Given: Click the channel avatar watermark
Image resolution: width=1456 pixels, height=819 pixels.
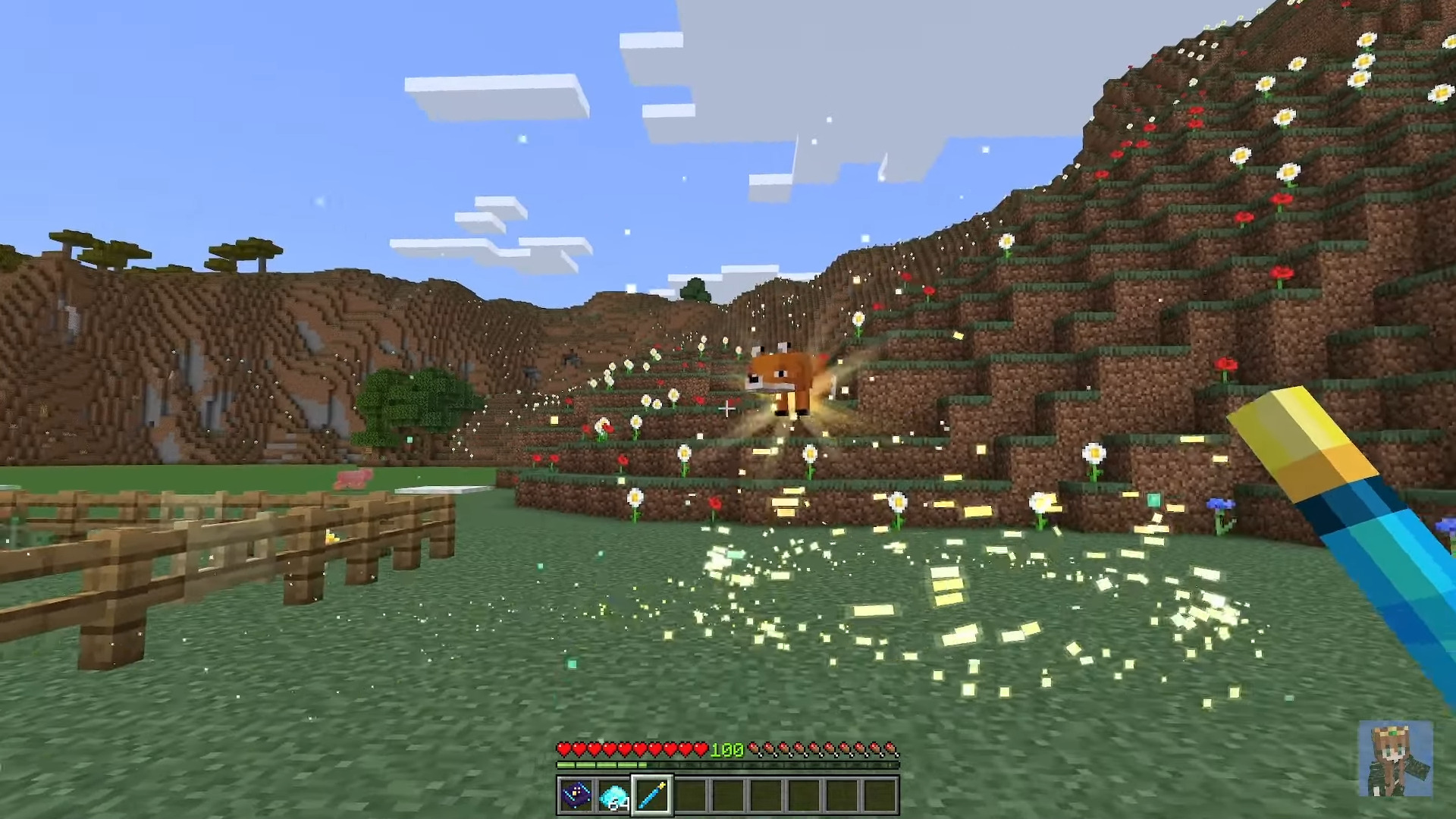Looking at the screenshot, I should coord(1395,758).
